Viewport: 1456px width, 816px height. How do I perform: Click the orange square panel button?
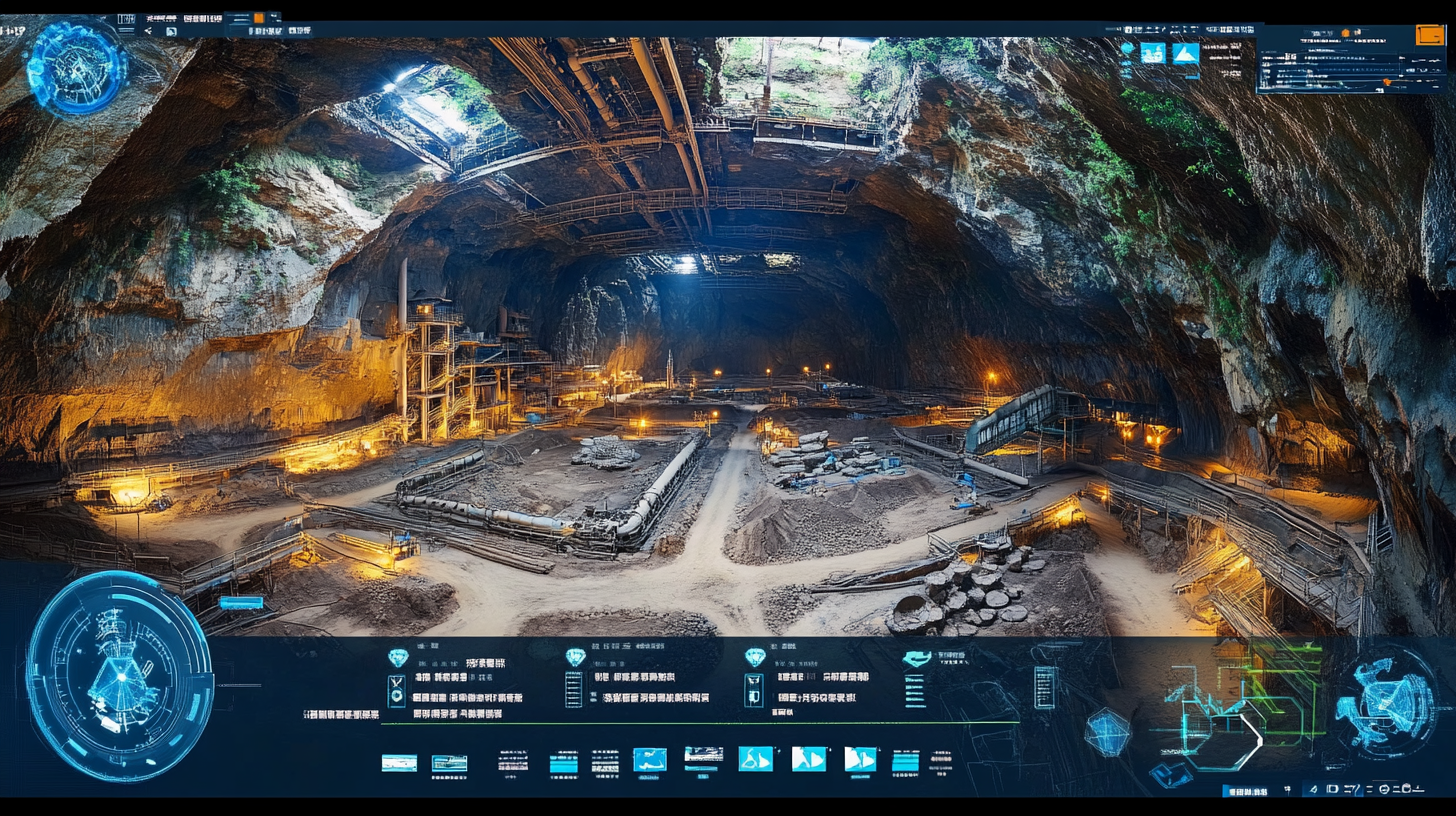tap(1430, 35)
